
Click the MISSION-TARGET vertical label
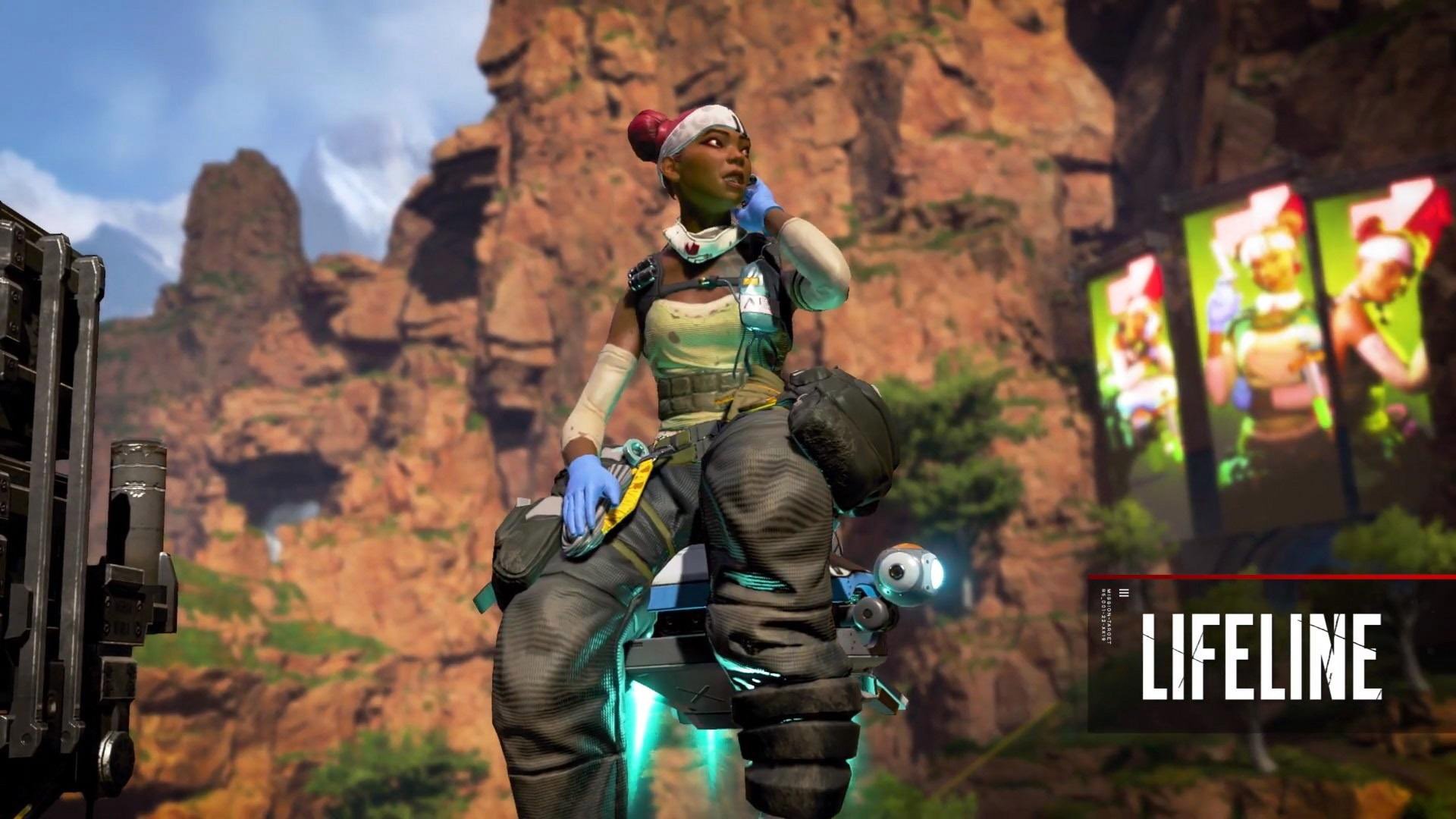(1108, 614)
